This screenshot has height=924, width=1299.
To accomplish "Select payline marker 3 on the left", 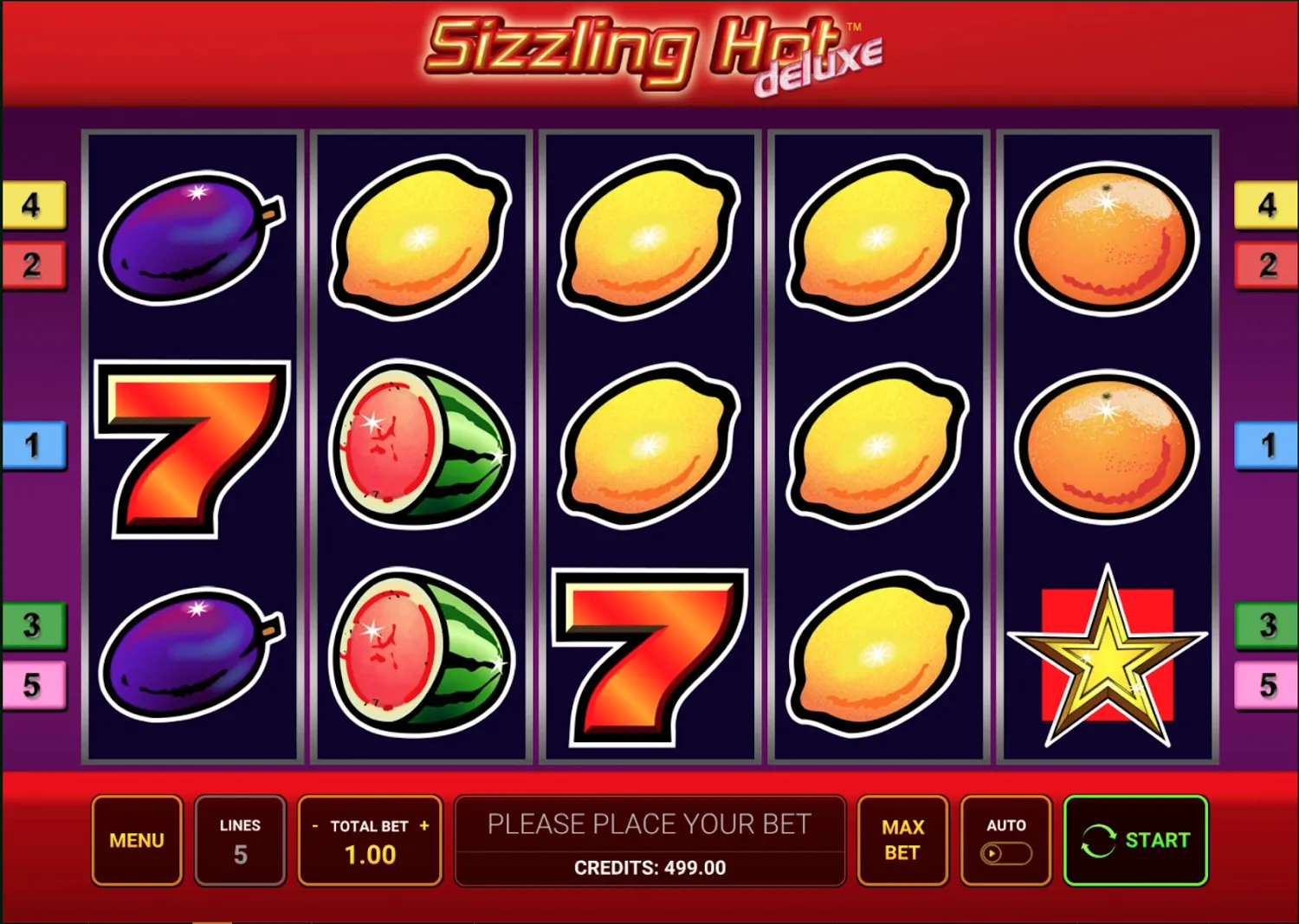I will 32,625.
